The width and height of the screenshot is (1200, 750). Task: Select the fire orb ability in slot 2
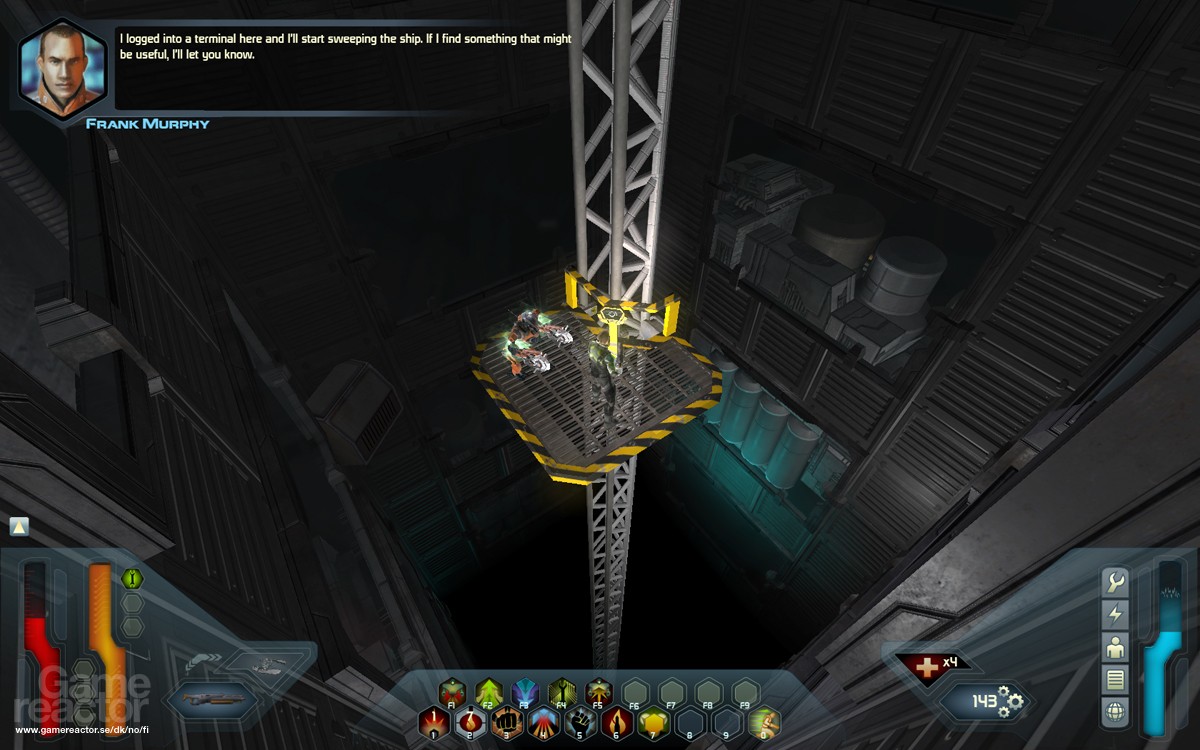469,722
